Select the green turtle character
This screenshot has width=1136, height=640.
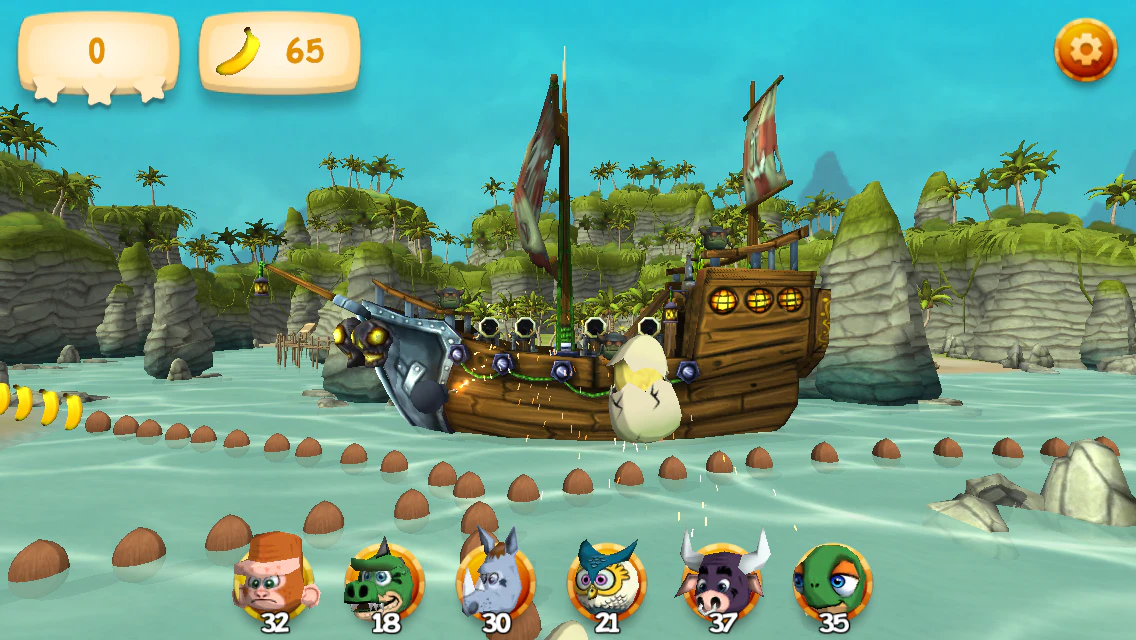[832, 580]
